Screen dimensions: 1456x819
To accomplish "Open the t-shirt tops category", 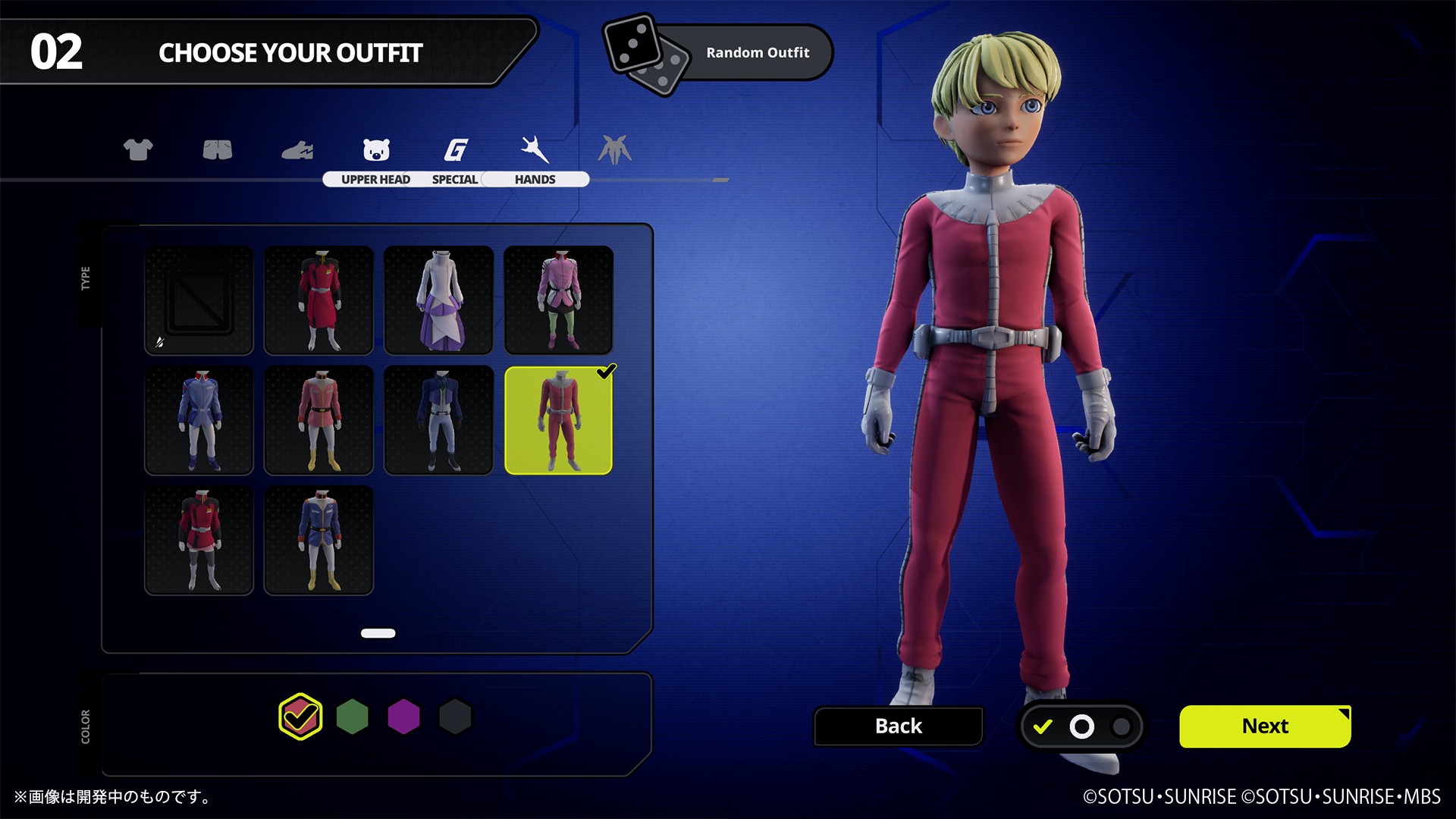I will (x=138, y=149).
